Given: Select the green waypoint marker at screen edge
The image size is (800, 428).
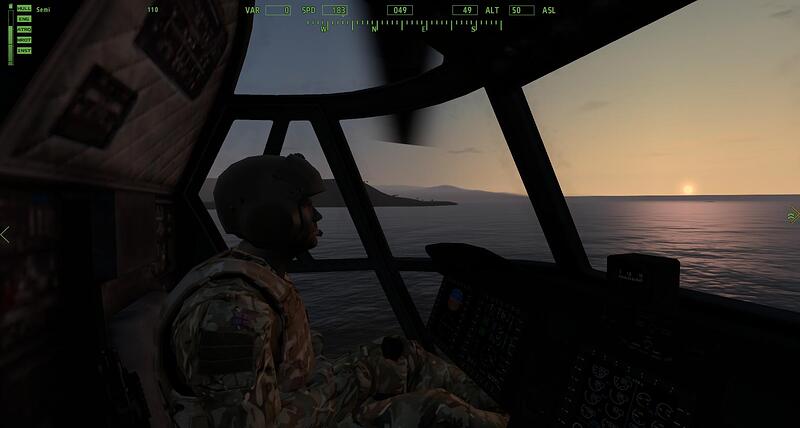Looking at the screenshot, I should tap(793, 214).
